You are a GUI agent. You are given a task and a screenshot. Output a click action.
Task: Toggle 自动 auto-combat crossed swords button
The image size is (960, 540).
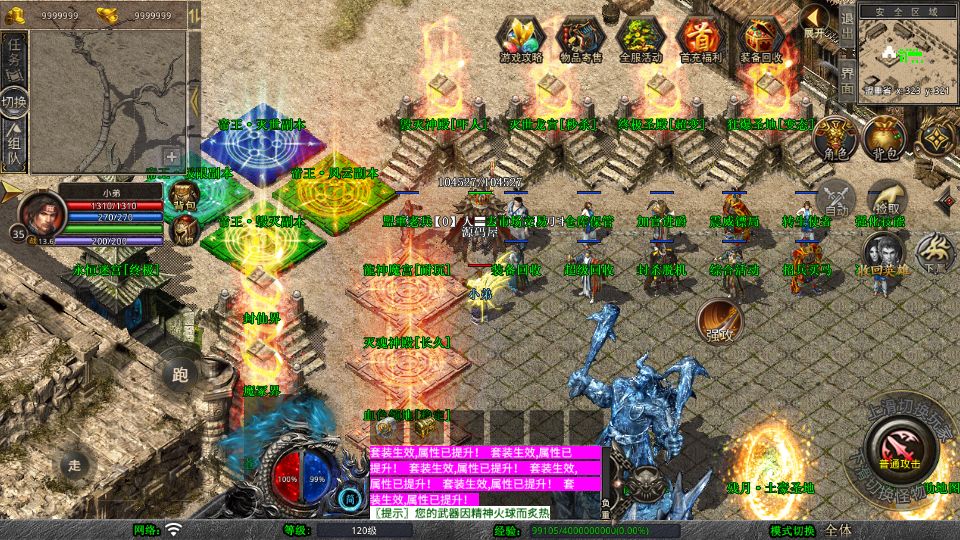pos(835,200)
